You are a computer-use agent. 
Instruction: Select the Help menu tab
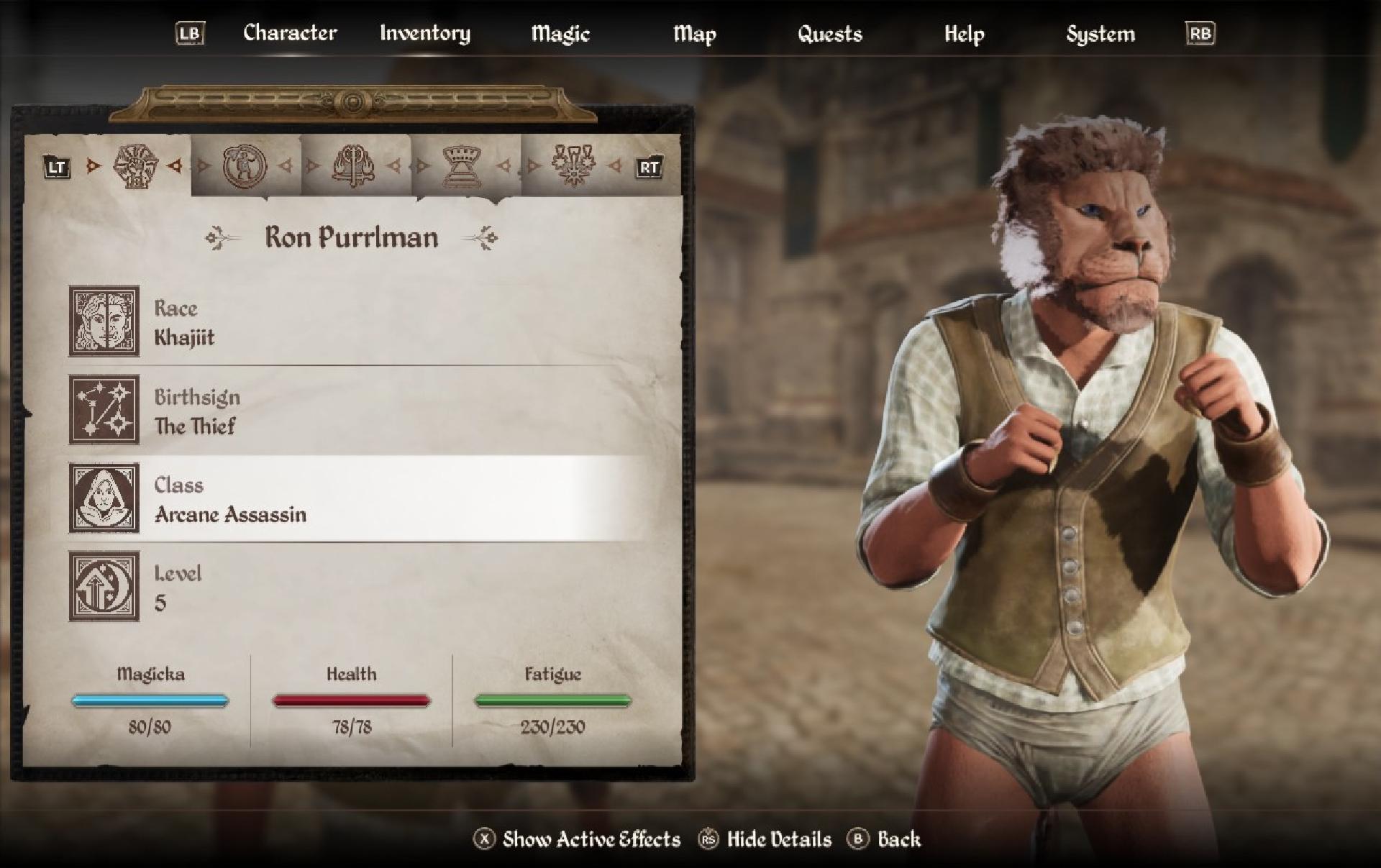pyautogui.click(x=964, y=34)
